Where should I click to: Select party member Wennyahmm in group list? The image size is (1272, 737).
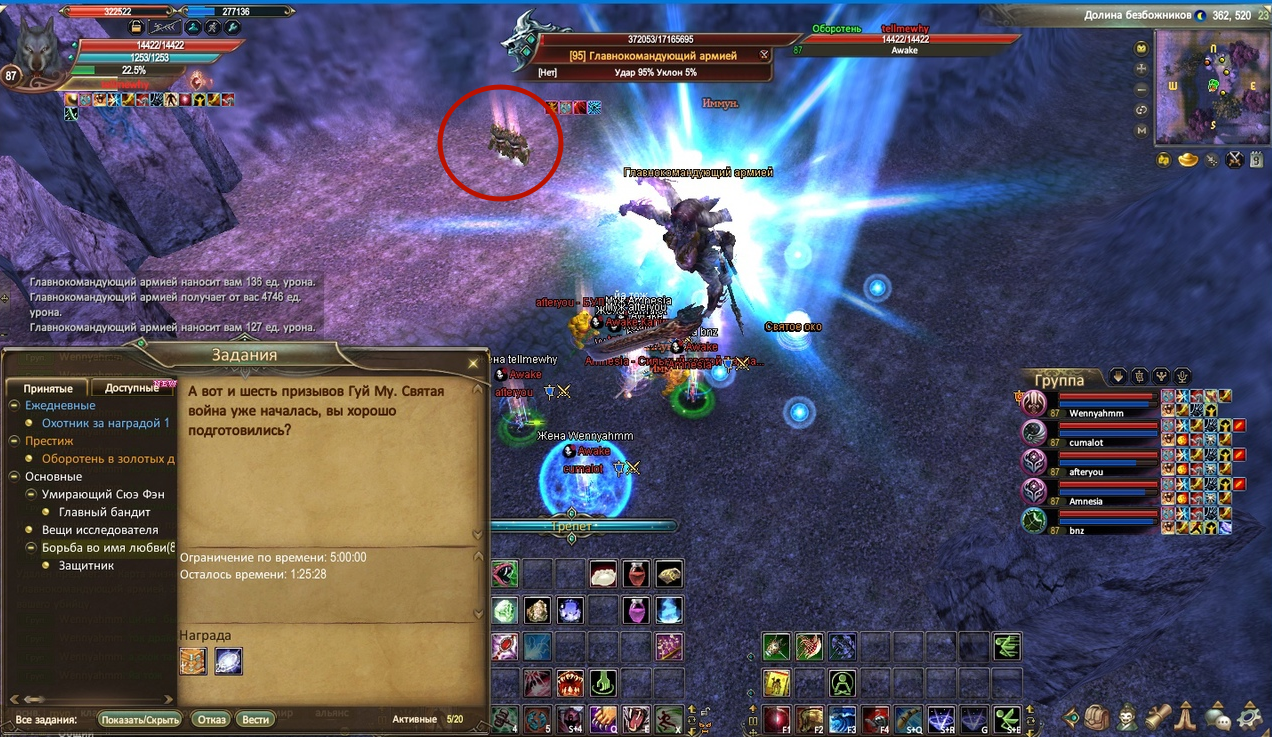tap(1095, 413)
